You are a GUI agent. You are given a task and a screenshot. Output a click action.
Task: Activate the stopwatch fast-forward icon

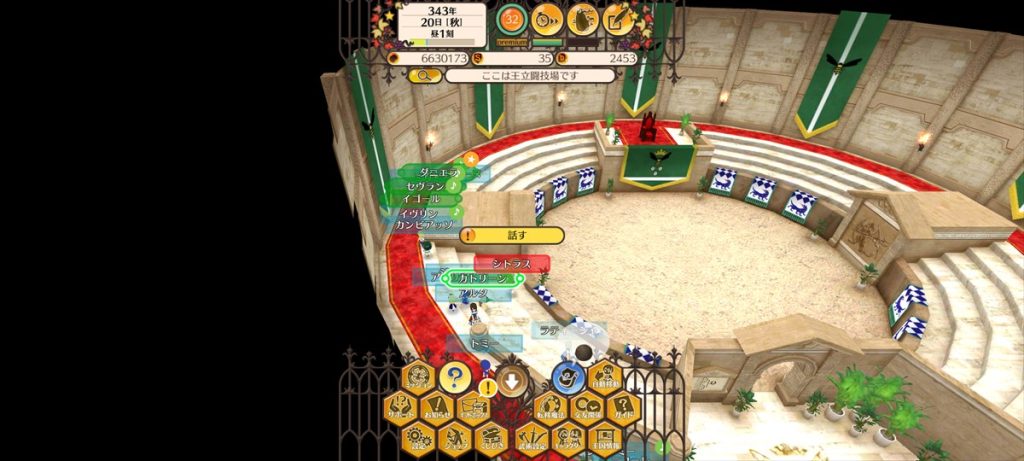click(x=547, y=19)
